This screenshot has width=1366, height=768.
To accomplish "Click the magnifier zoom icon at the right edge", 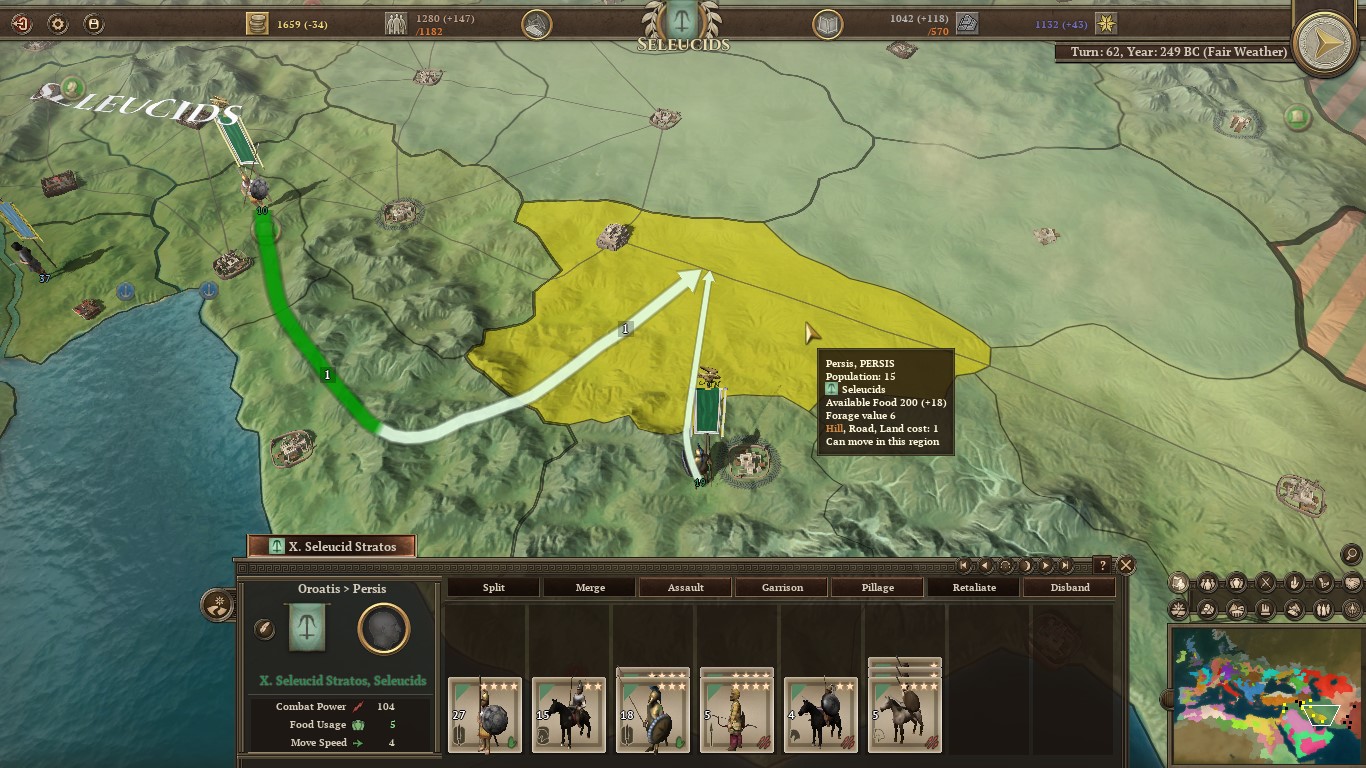I will pyautogui.click(x=1353, y=556).
